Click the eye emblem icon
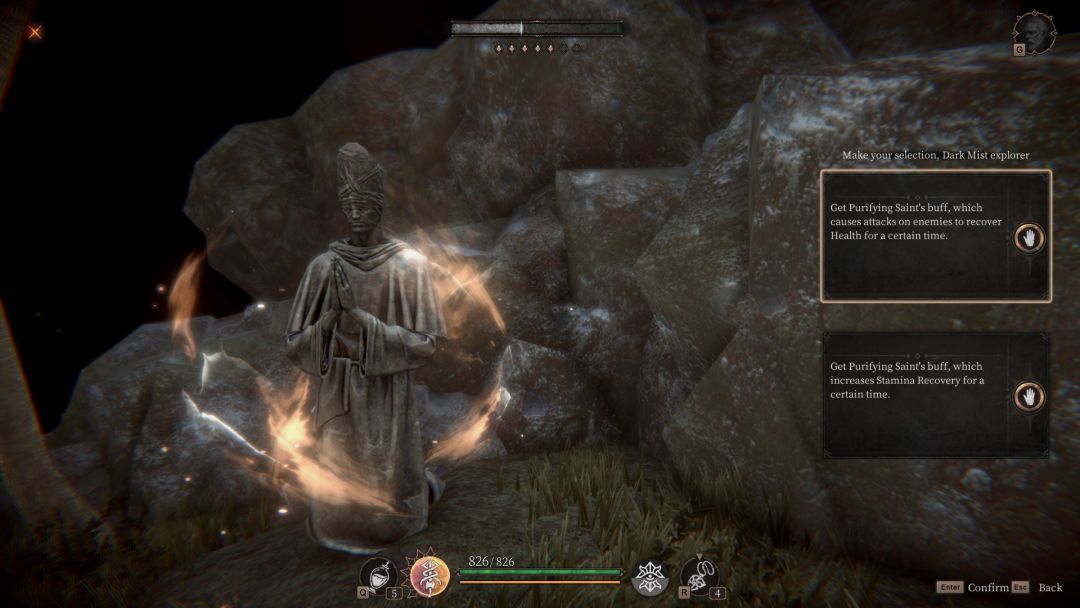The width and height of the screenshot is (1080, 608). tap(650, 576)
